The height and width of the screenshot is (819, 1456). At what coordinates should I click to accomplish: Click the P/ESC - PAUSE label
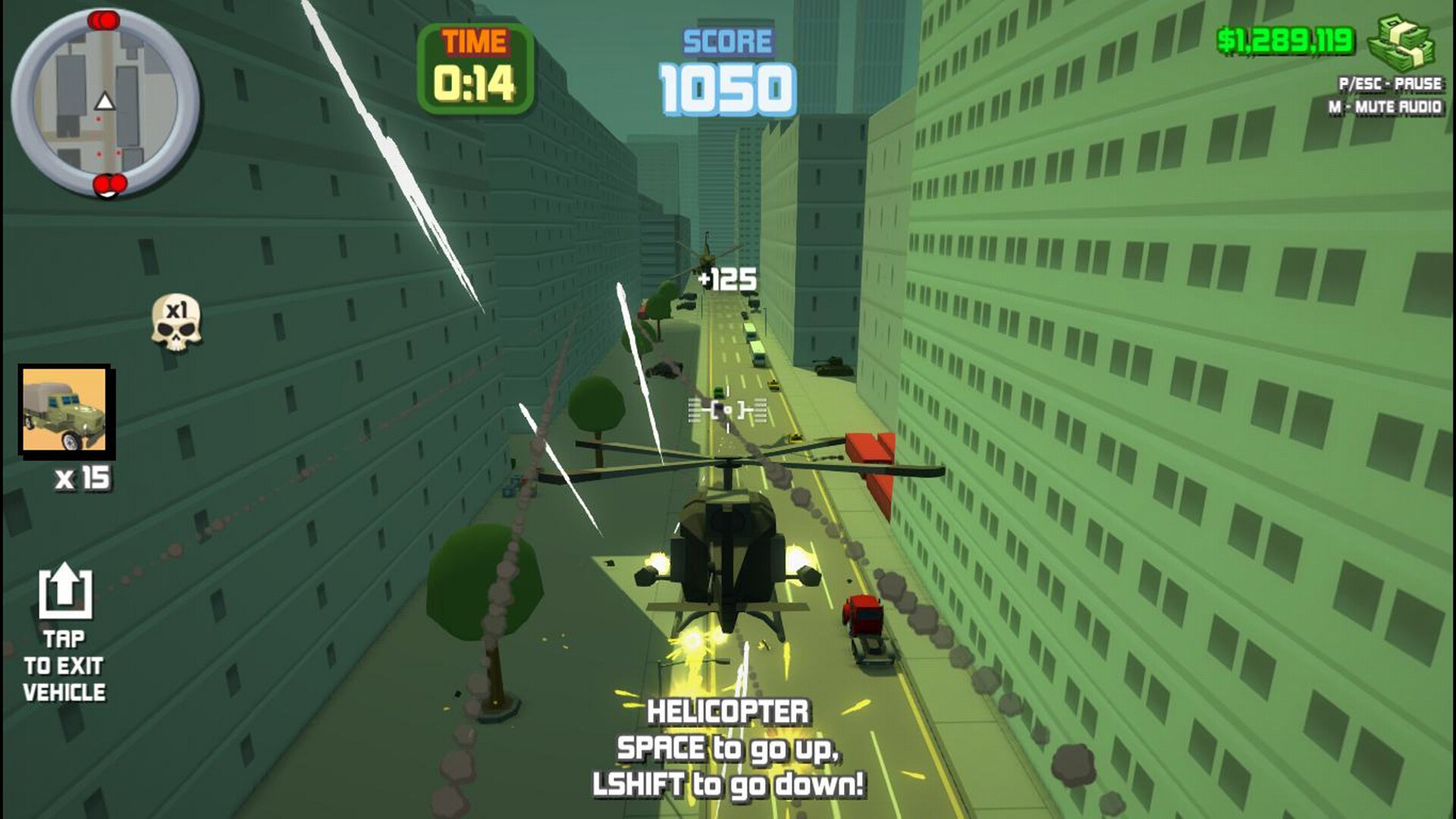coord(1393,86)
